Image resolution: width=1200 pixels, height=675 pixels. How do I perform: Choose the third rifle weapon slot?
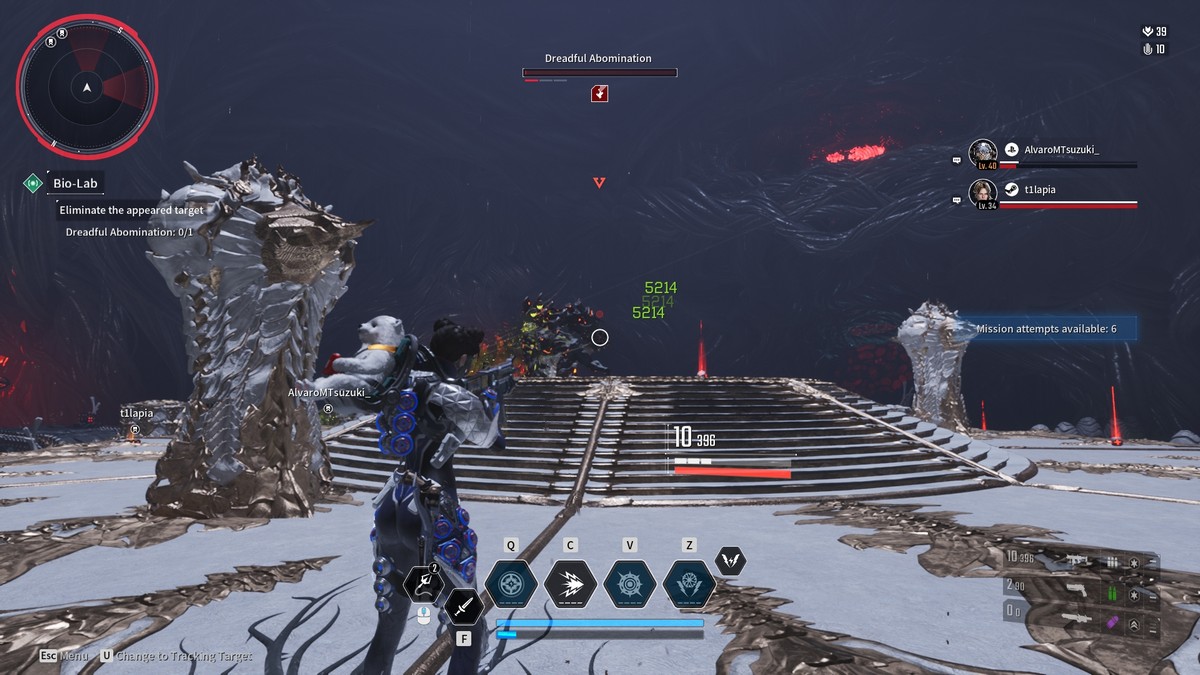coord(1076,620)
